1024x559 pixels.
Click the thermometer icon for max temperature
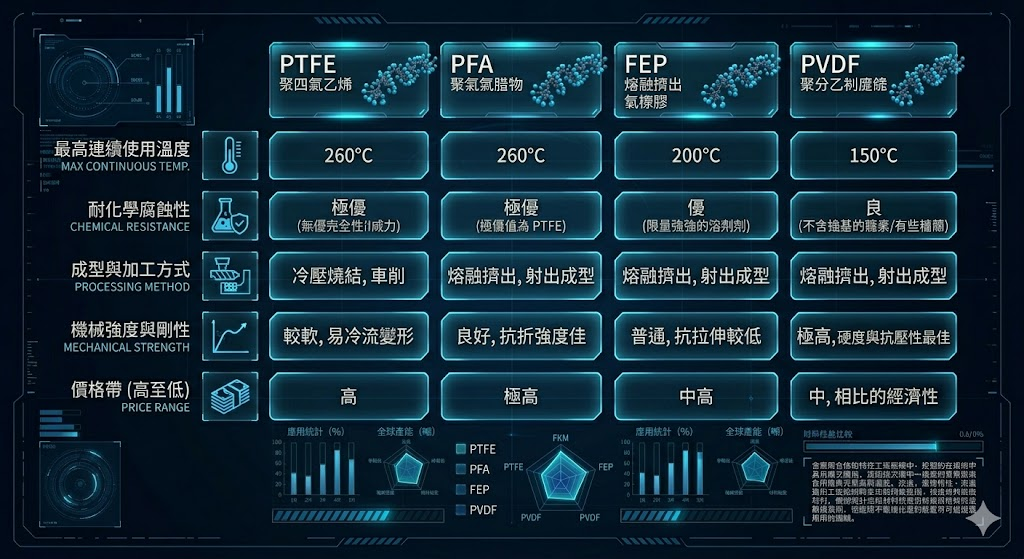[231, 155]
